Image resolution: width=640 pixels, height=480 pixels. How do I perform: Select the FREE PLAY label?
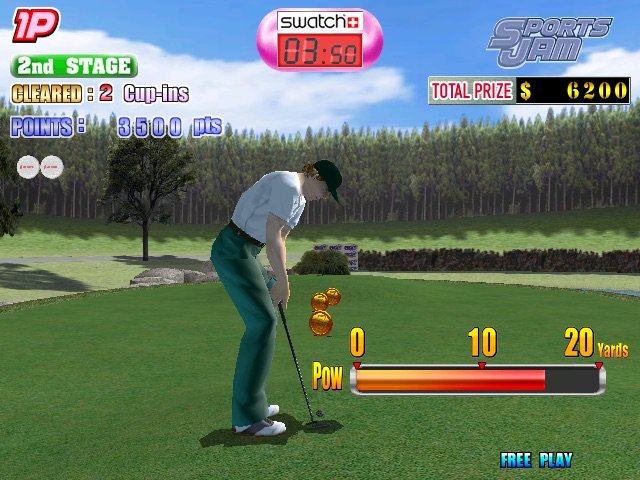536,460
